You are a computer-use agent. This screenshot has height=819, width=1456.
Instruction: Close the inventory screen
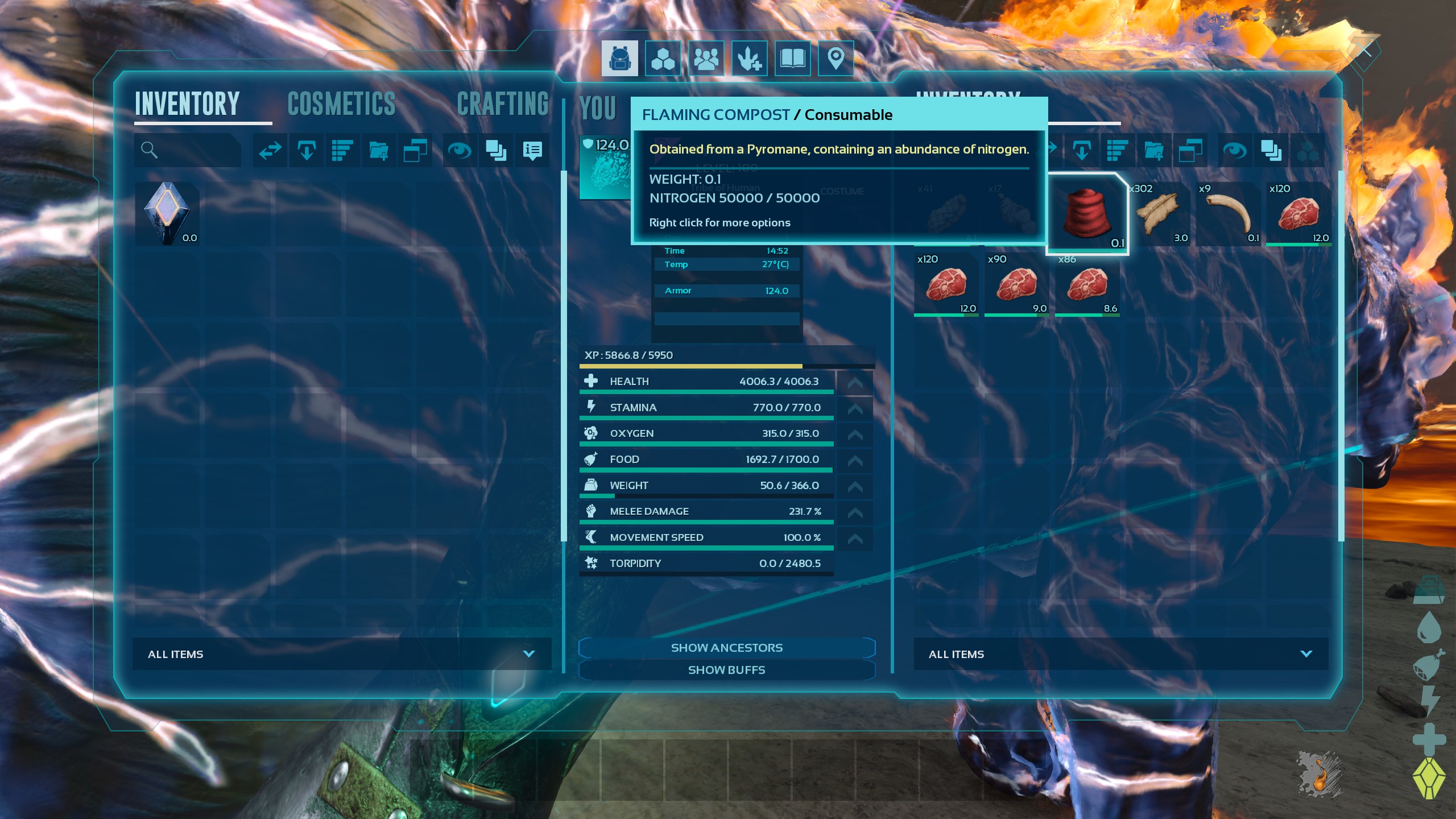[1364, 51]
